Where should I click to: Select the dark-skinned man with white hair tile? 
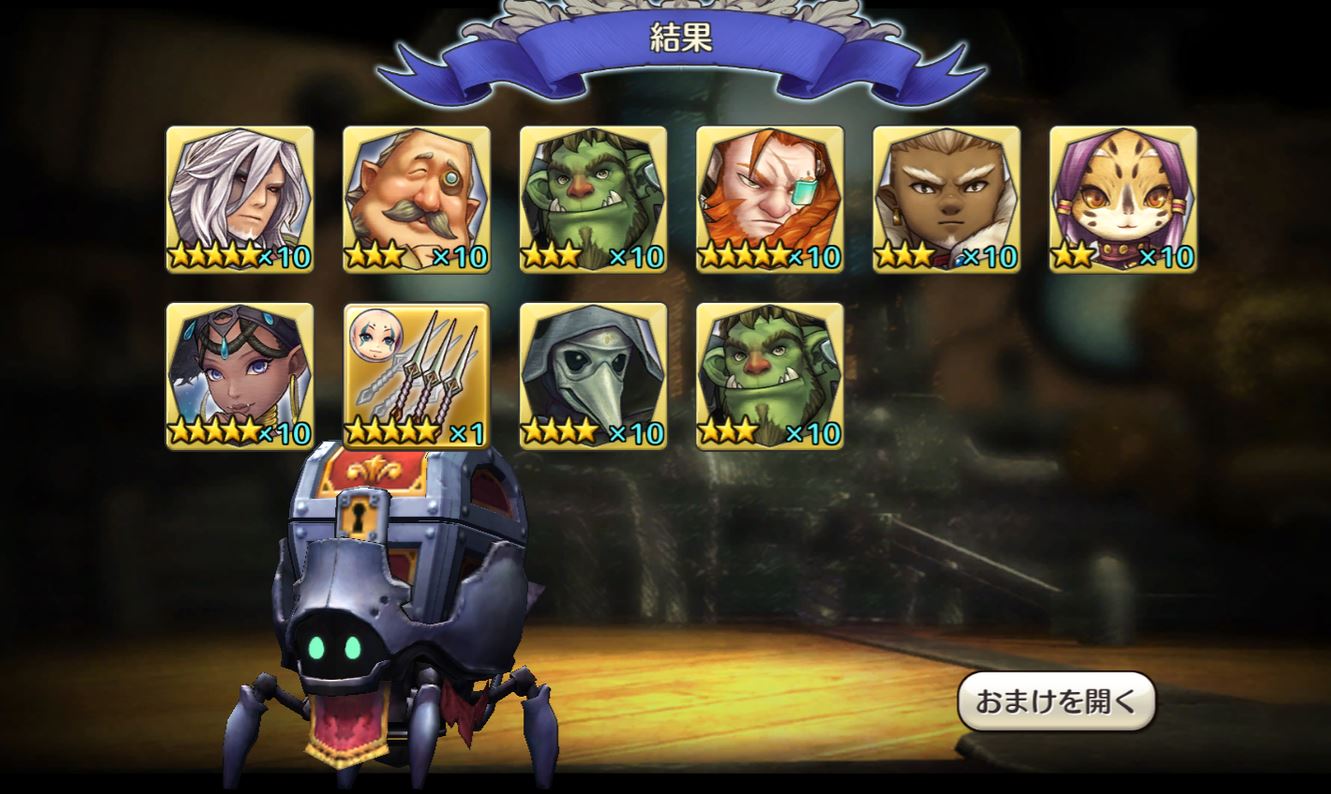click(x=947, y=199)
